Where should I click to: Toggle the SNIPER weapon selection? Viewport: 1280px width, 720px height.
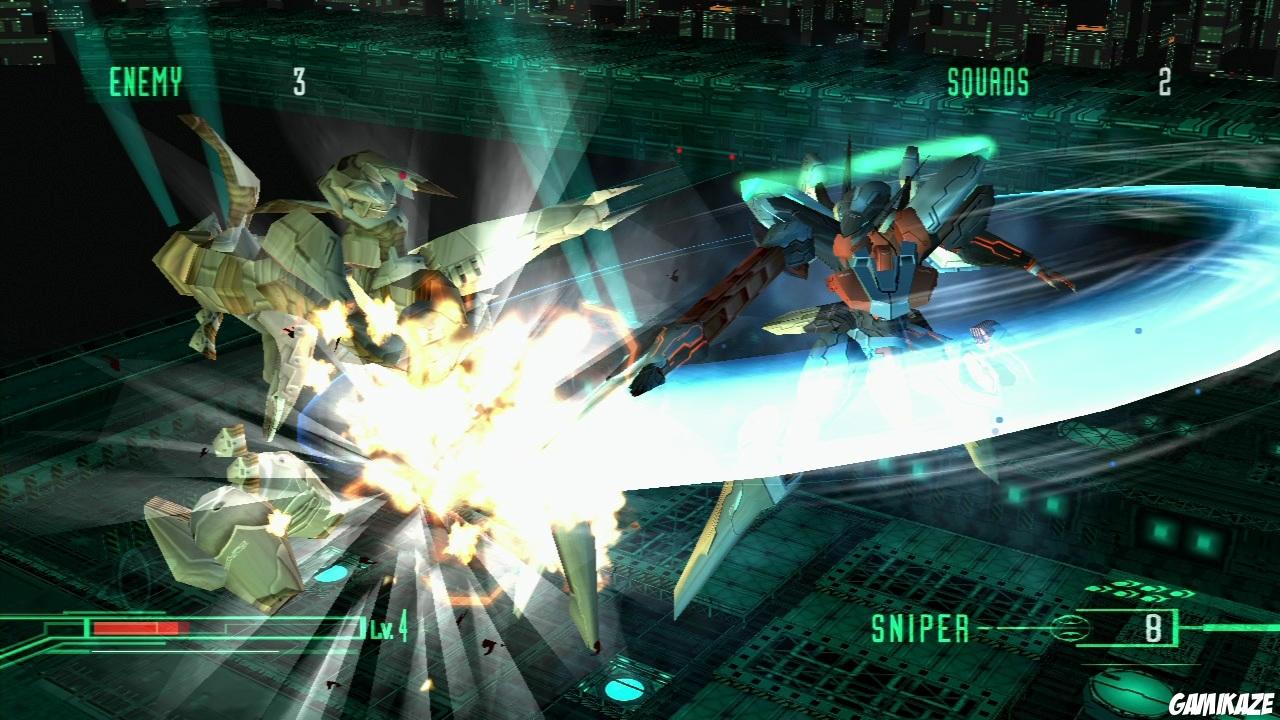click(x=920, y=626)
